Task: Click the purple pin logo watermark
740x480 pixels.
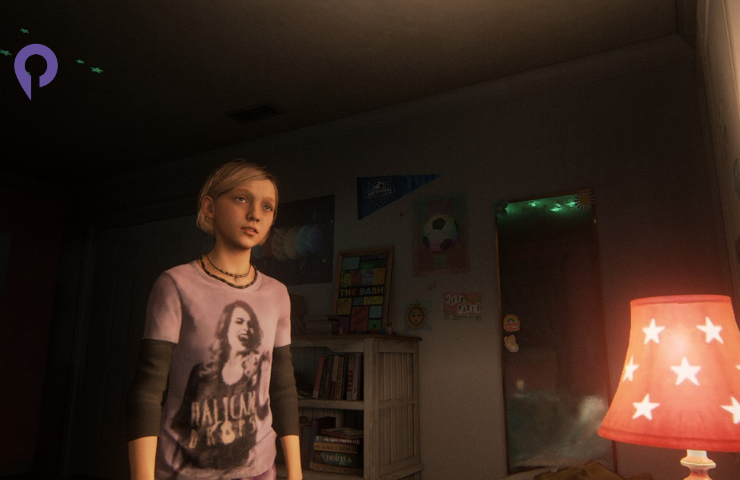Action: point(36,68)
